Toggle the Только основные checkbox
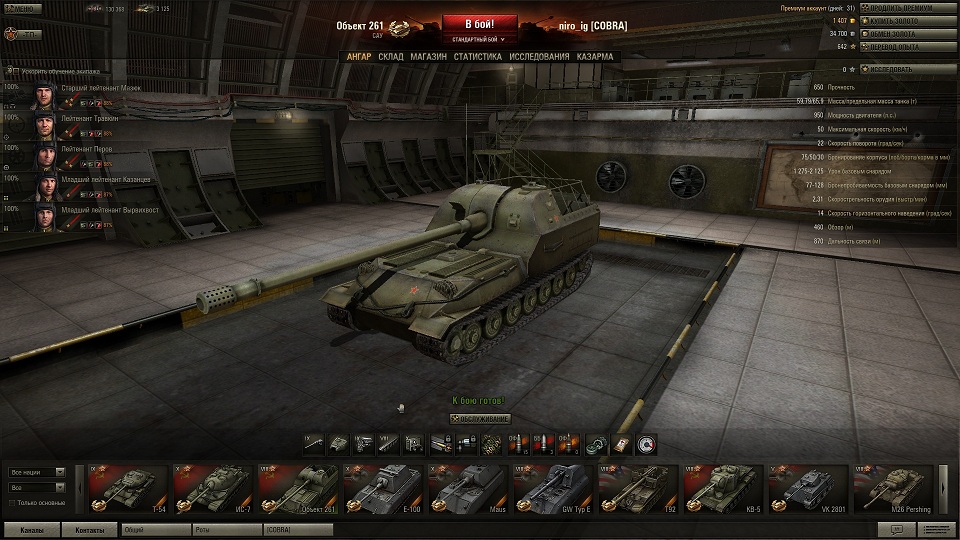The height and width of the screenshot is (540, 960). click(12, 502)
